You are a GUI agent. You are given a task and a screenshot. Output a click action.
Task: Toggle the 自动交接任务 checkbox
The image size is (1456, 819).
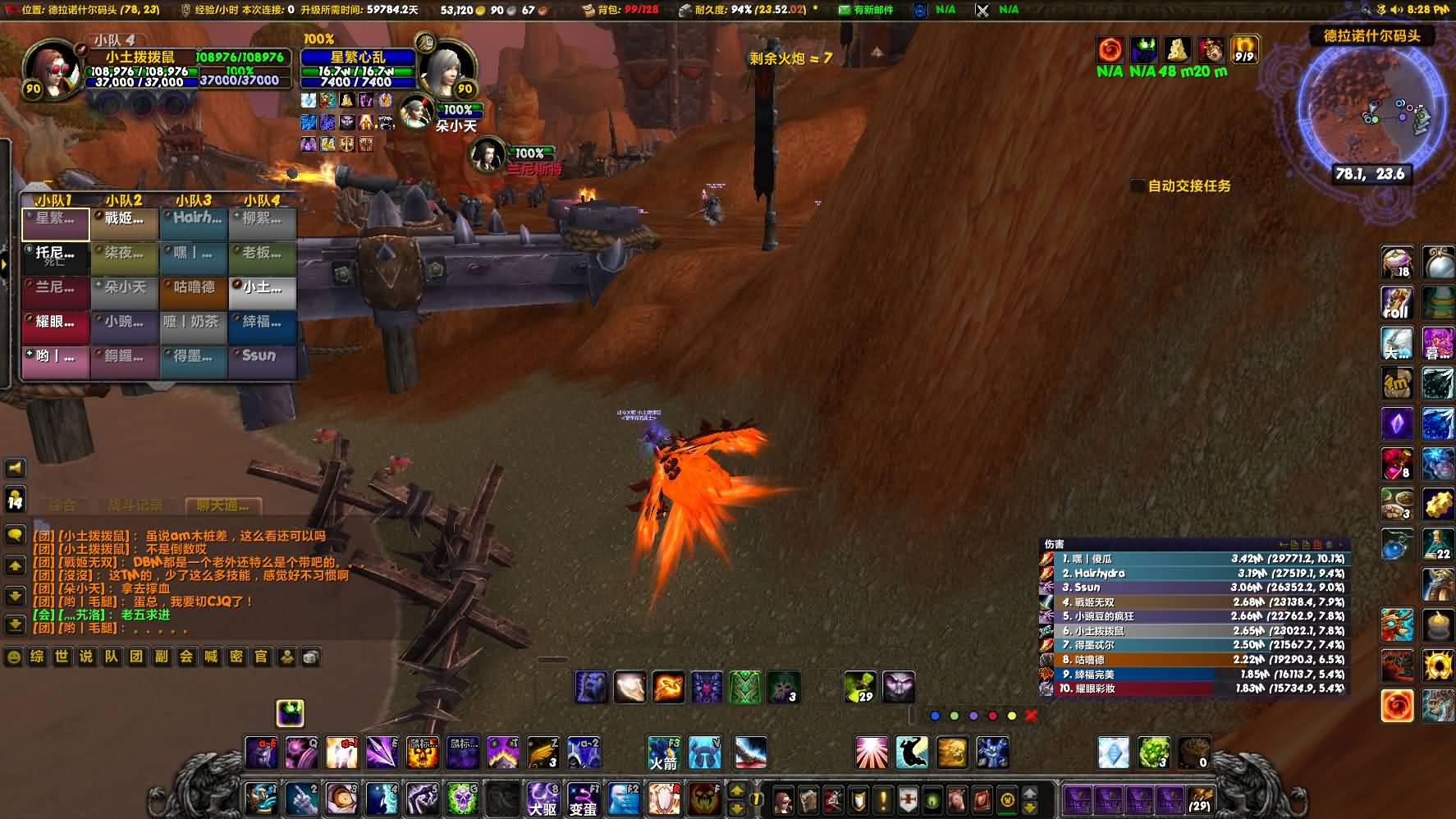pyautogui.click(x=1138, y=186)
